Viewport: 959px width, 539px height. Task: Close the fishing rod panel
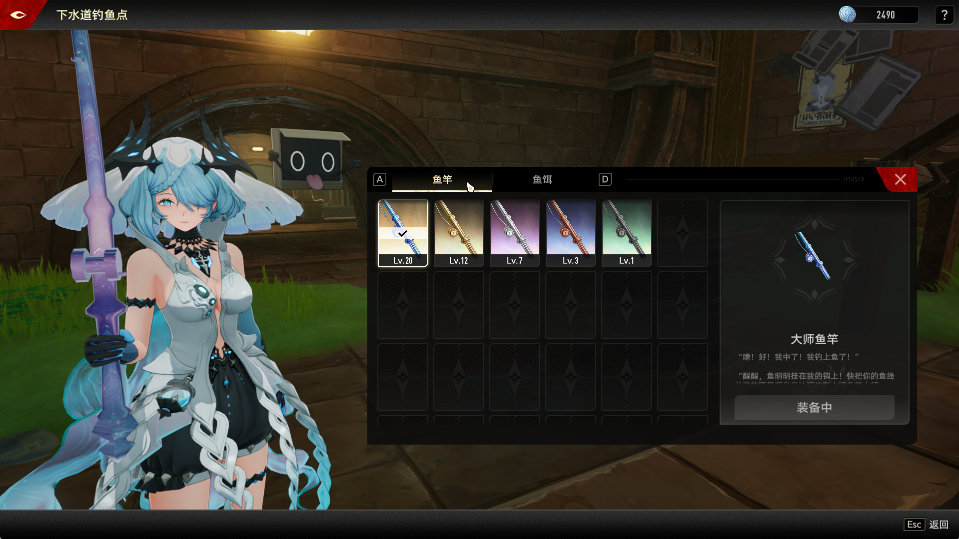(900, 179)
